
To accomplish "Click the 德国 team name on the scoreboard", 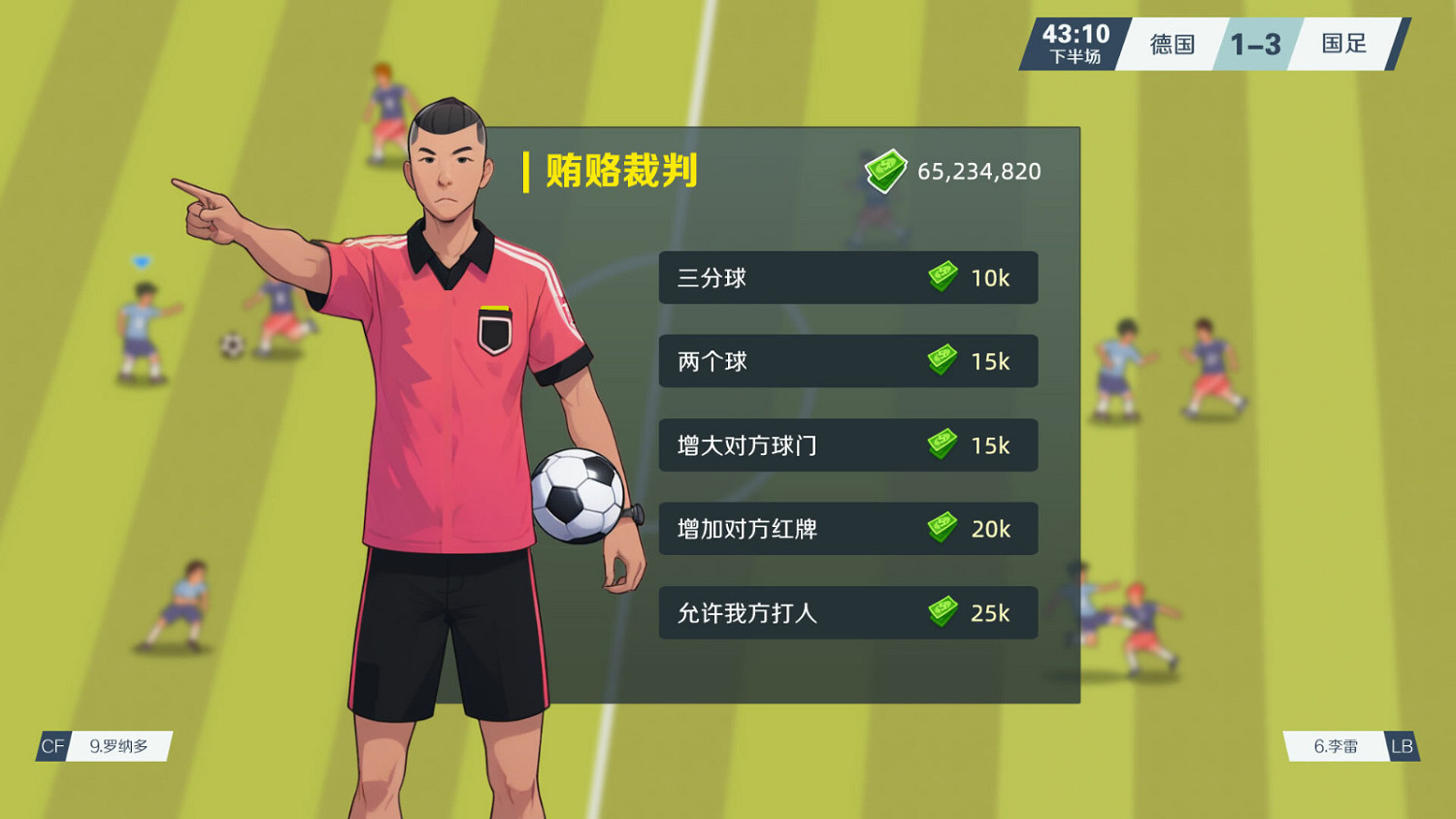I will click(x=1171, y=44).
